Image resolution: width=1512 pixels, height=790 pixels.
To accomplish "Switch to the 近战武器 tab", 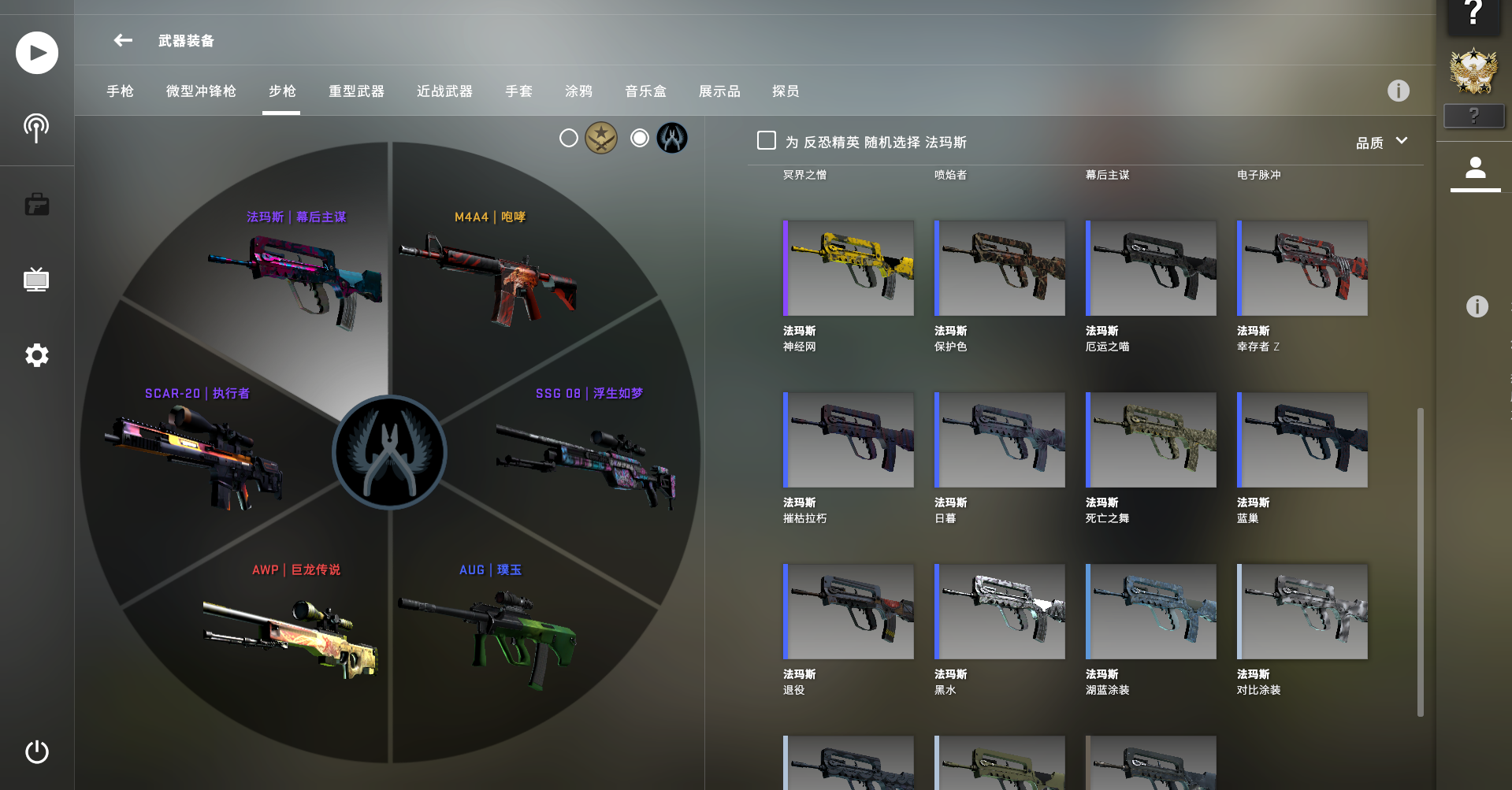I will tap(444, 91).
